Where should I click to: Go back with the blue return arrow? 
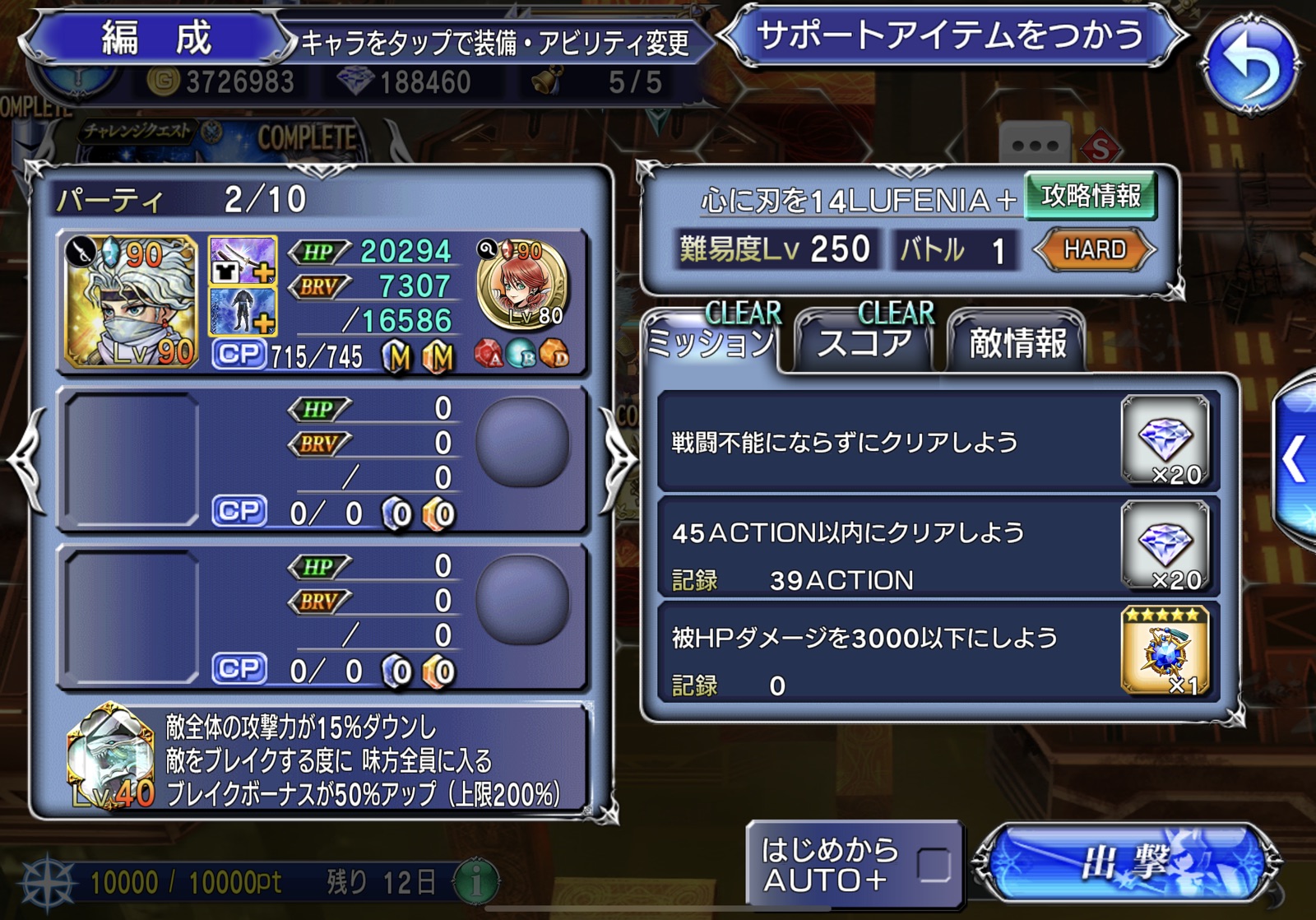point(1250,64)
